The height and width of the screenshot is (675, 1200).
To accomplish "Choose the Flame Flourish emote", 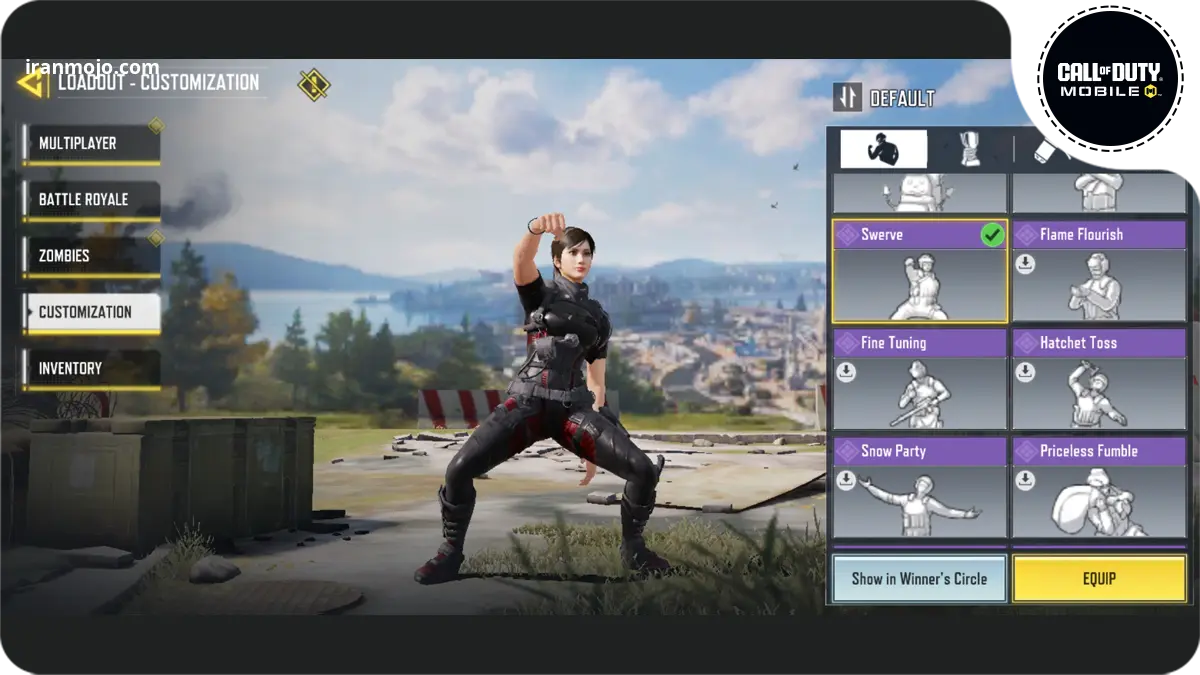I will click(x=1099, y=272).
